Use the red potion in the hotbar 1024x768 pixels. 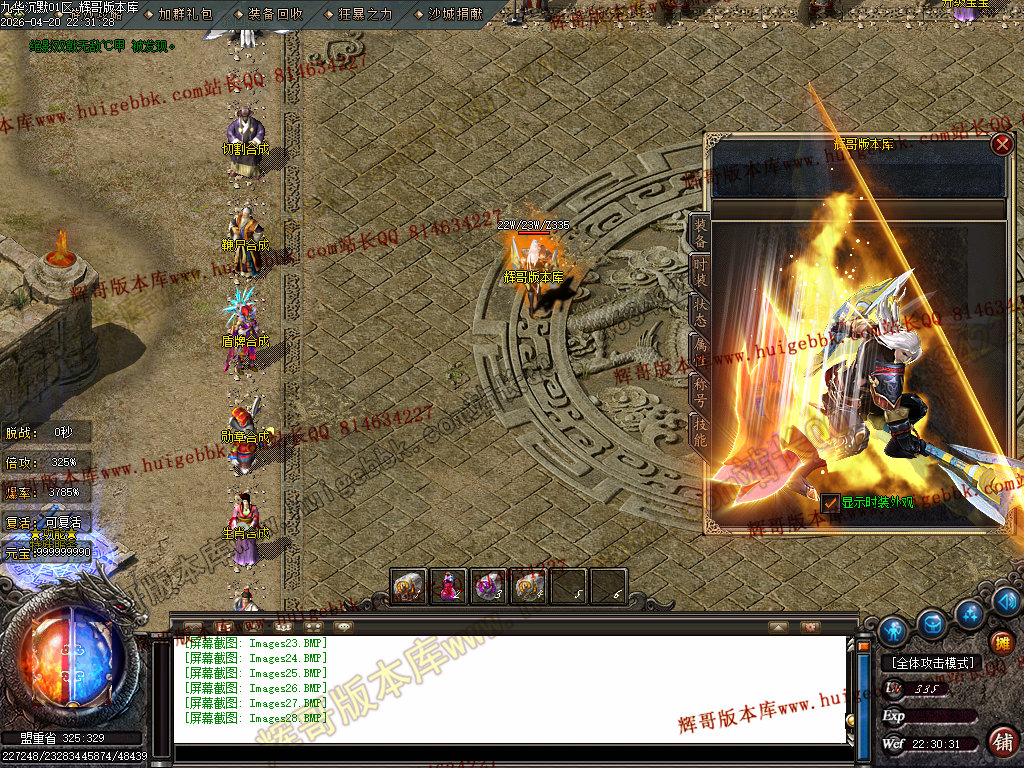pyautogui.click(x=449, y=587)
